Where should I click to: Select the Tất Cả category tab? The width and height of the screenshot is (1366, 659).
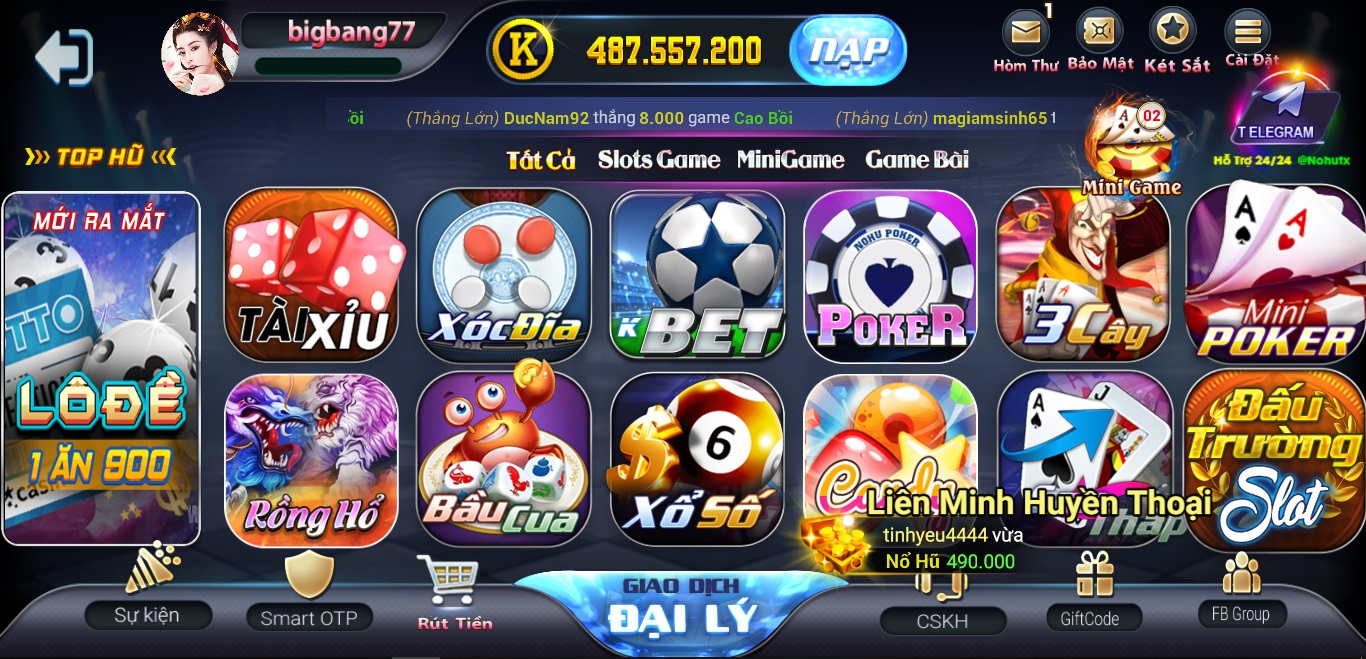[541, 160]
